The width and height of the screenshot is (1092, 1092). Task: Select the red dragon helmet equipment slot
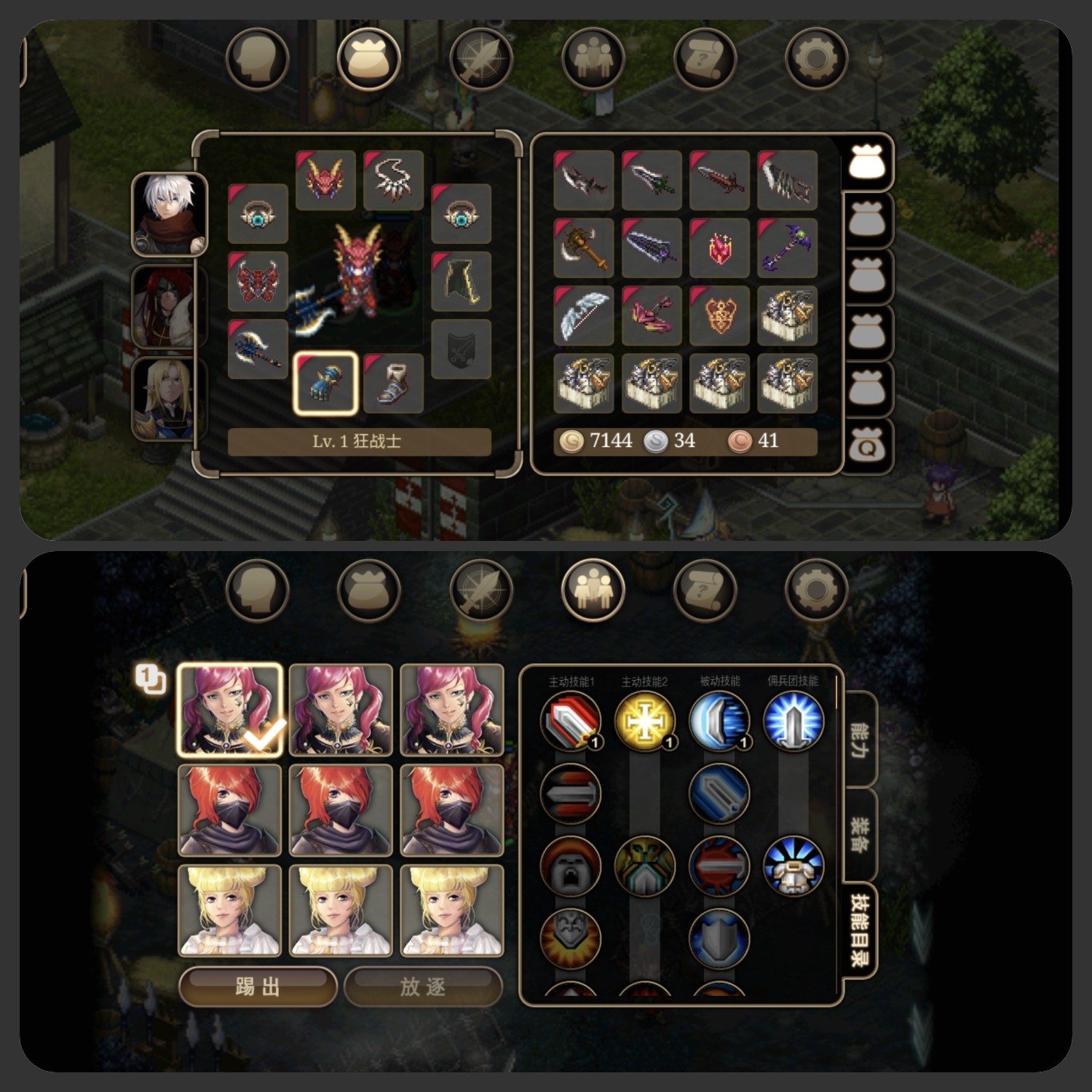pos(325,180)
